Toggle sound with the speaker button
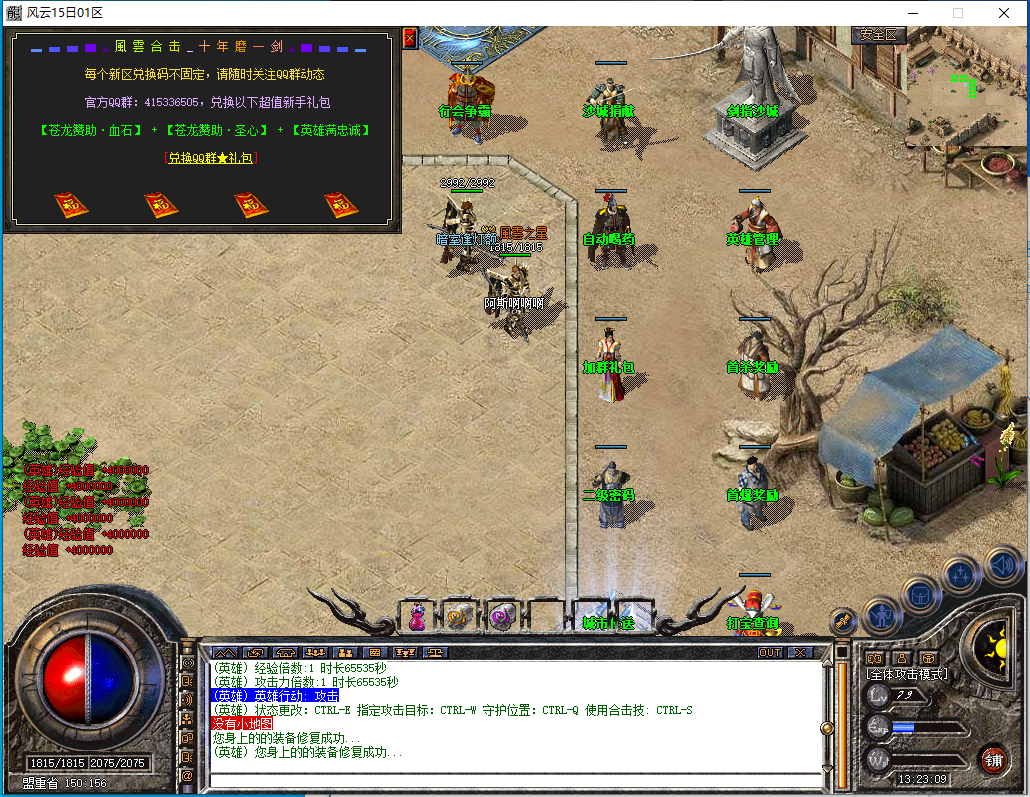This screenshot has width=1030, height=797. click(x=1002, y=565)
